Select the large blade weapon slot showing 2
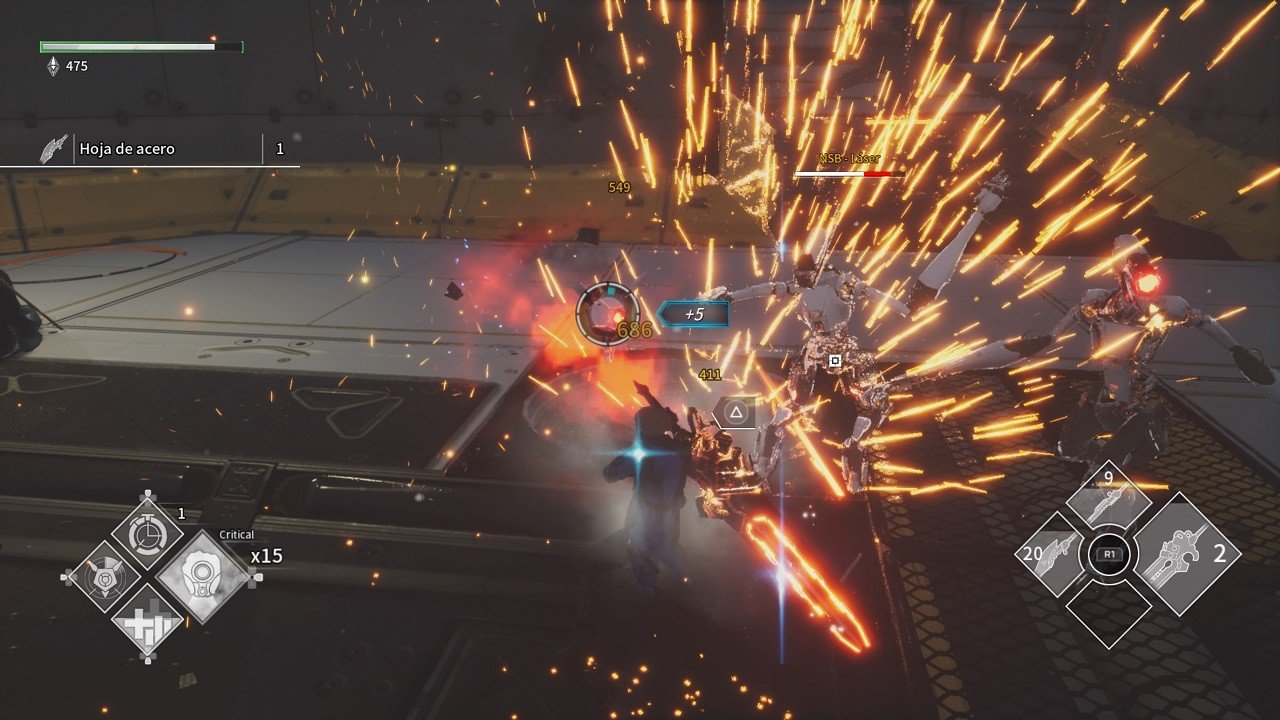The image size is (1280, 720). (1187, 554)
